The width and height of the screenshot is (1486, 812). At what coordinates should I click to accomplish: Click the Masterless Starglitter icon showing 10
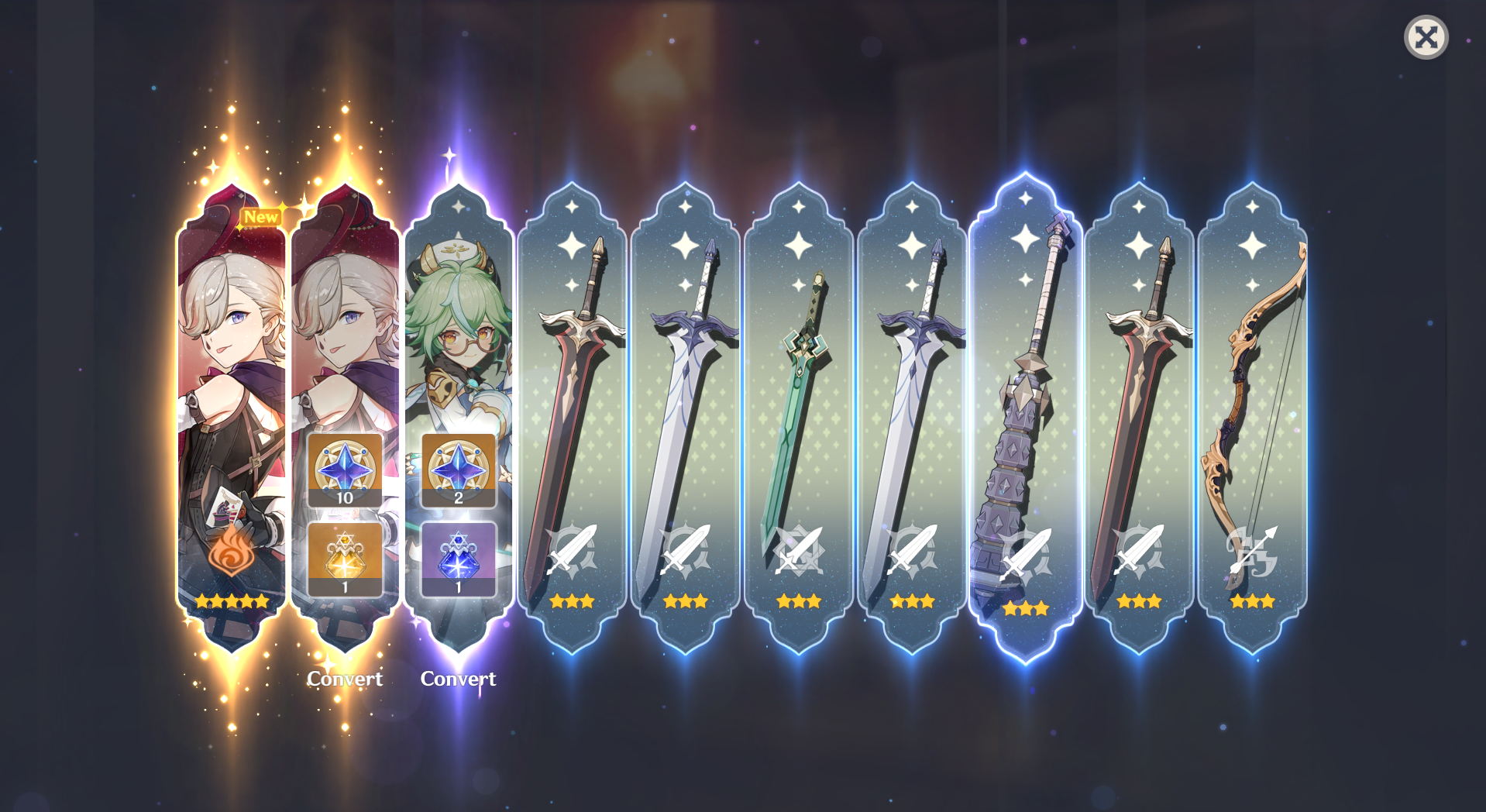pyautogui.click(x=344, y=469)
